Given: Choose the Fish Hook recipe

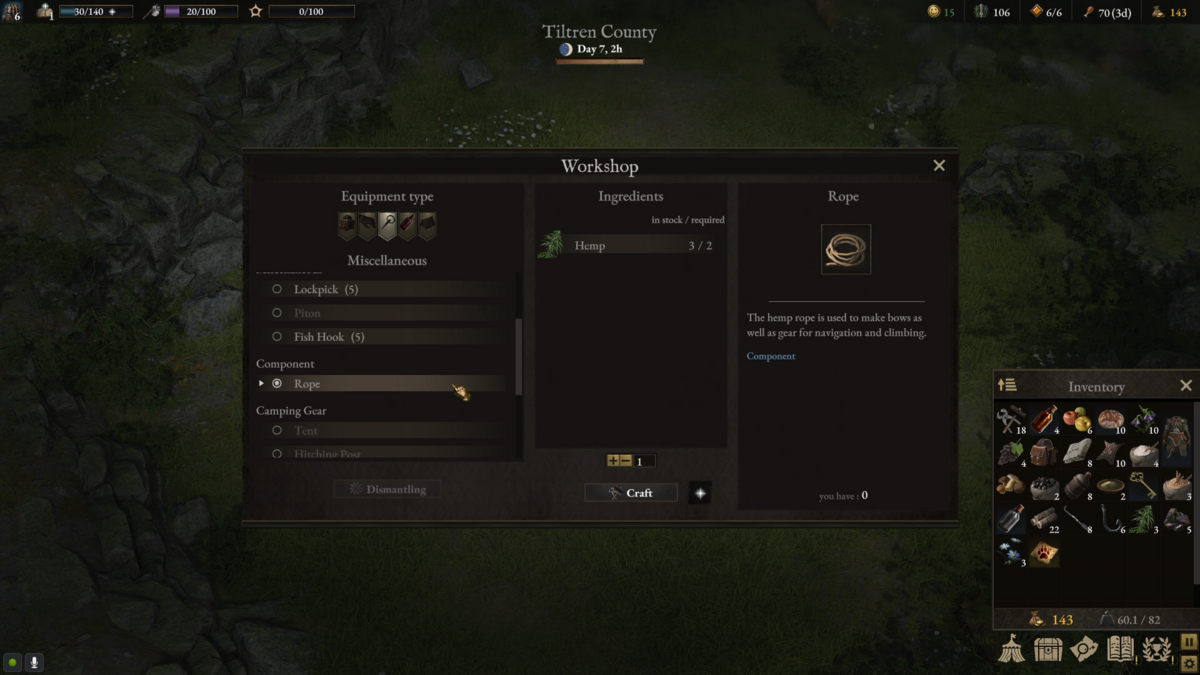Looking at the screenshot, I should coord(329,337).
